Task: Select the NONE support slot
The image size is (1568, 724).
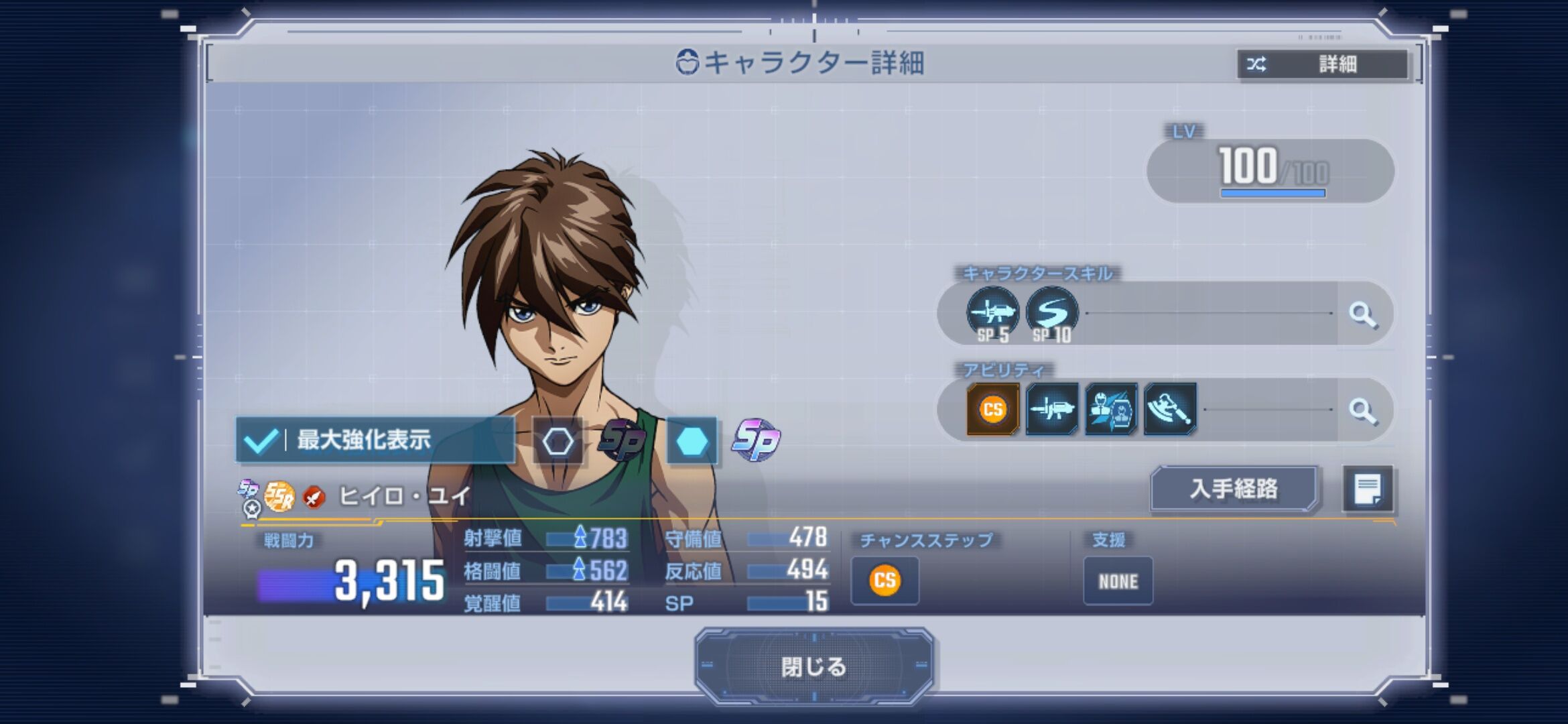Action: [1118, 581]
